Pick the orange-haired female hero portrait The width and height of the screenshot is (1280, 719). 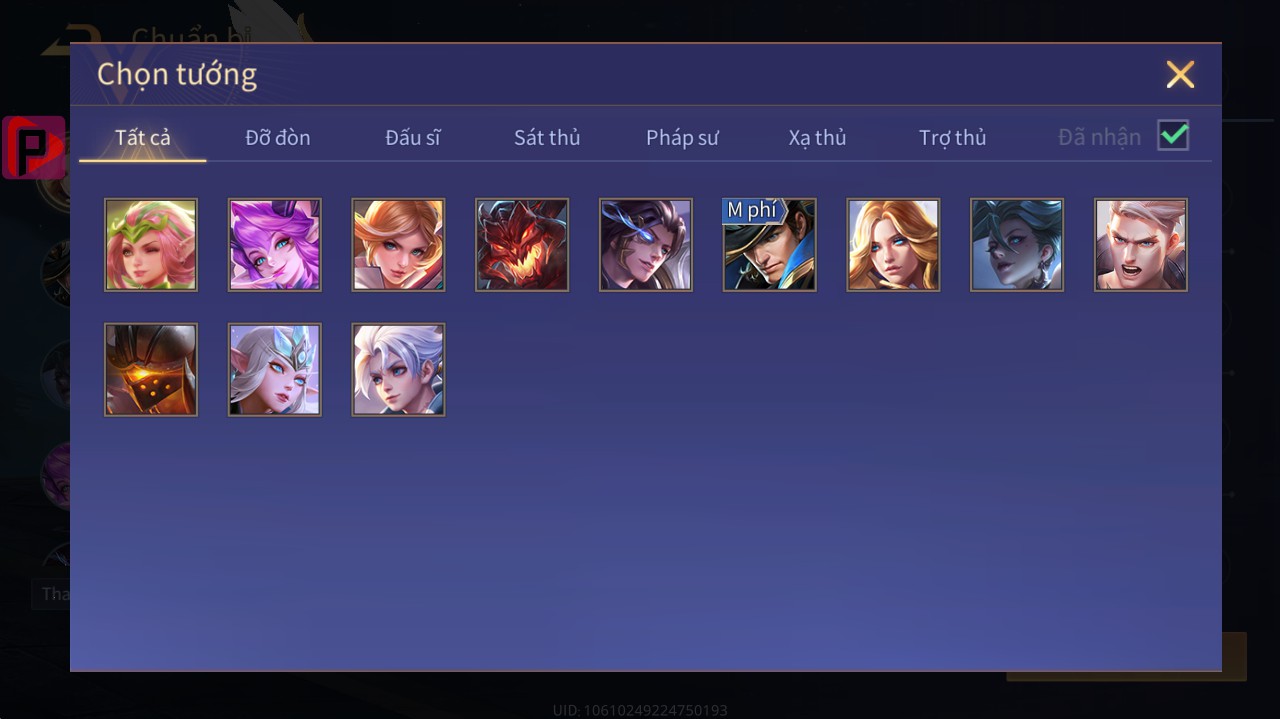(398, 245)
